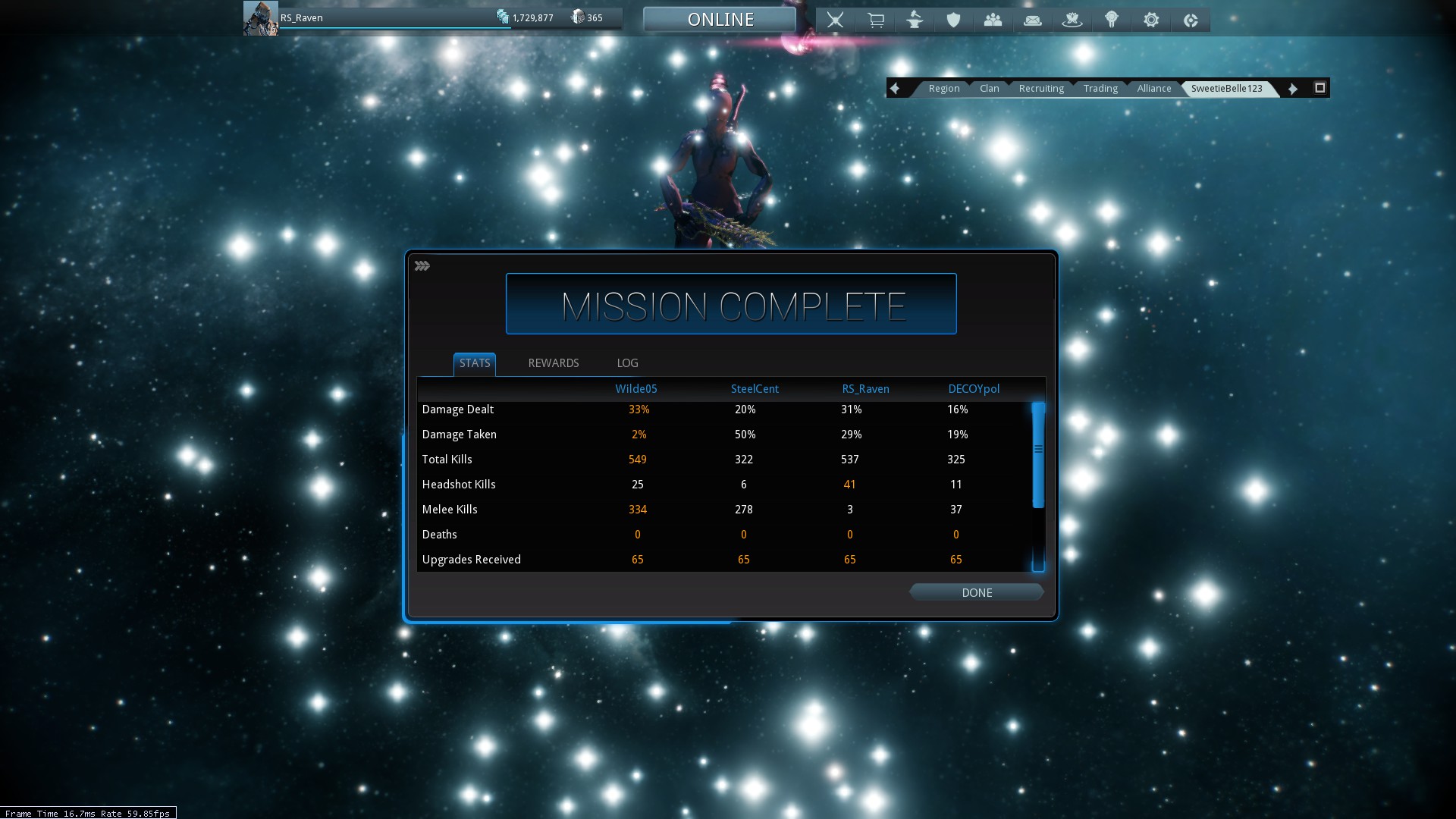
Task: Open the crossed swords arsenal icon
Action: pyautogui.click(x=835, y=20)
